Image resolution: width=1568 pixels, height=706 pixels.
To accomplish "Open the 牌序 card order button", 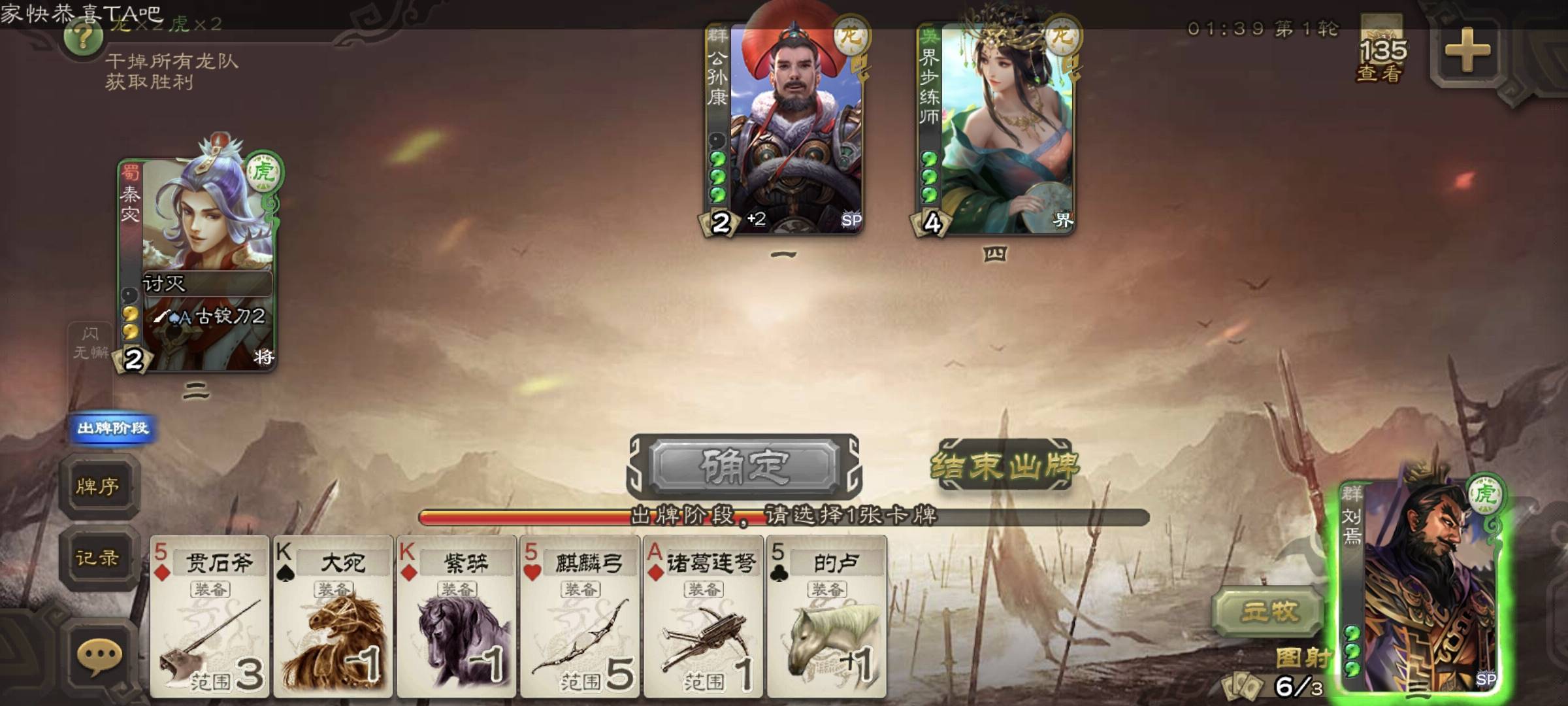I will click(98, 487).
